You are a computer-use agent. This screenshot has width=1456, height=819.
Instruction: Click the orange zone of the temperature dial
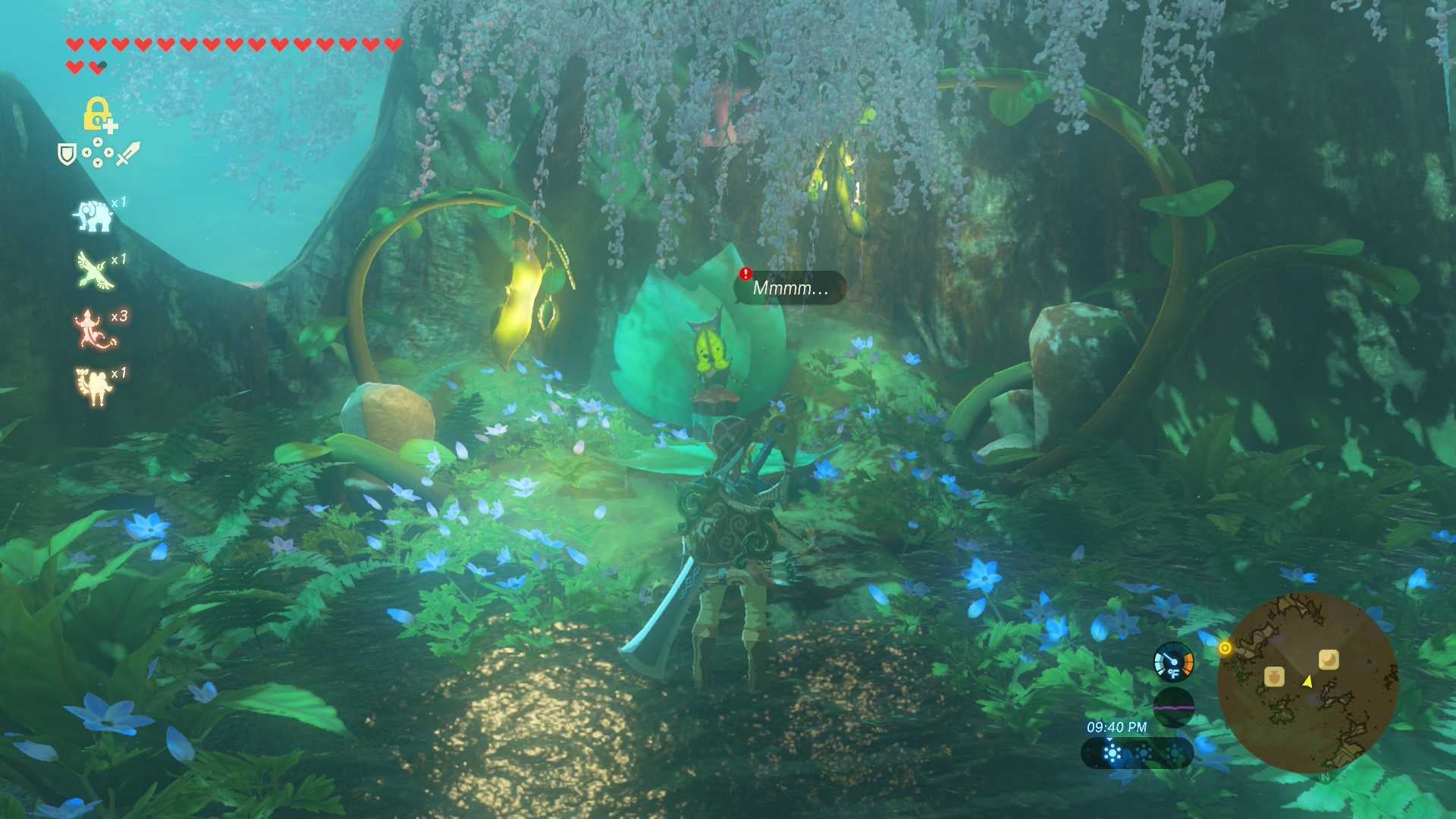pos(1188,661)
